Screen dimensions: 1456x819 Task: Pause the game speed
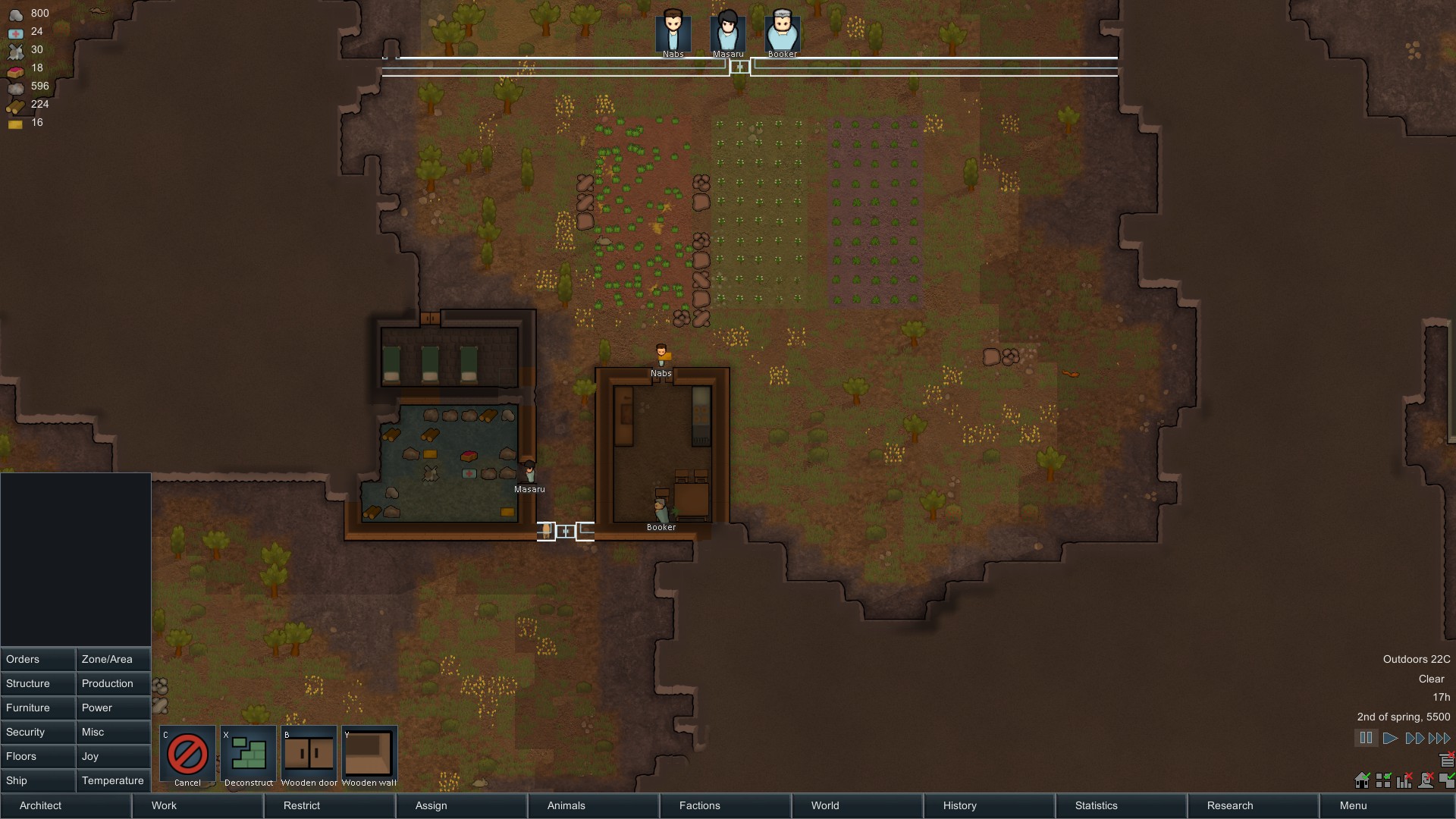coord(1366,738)
